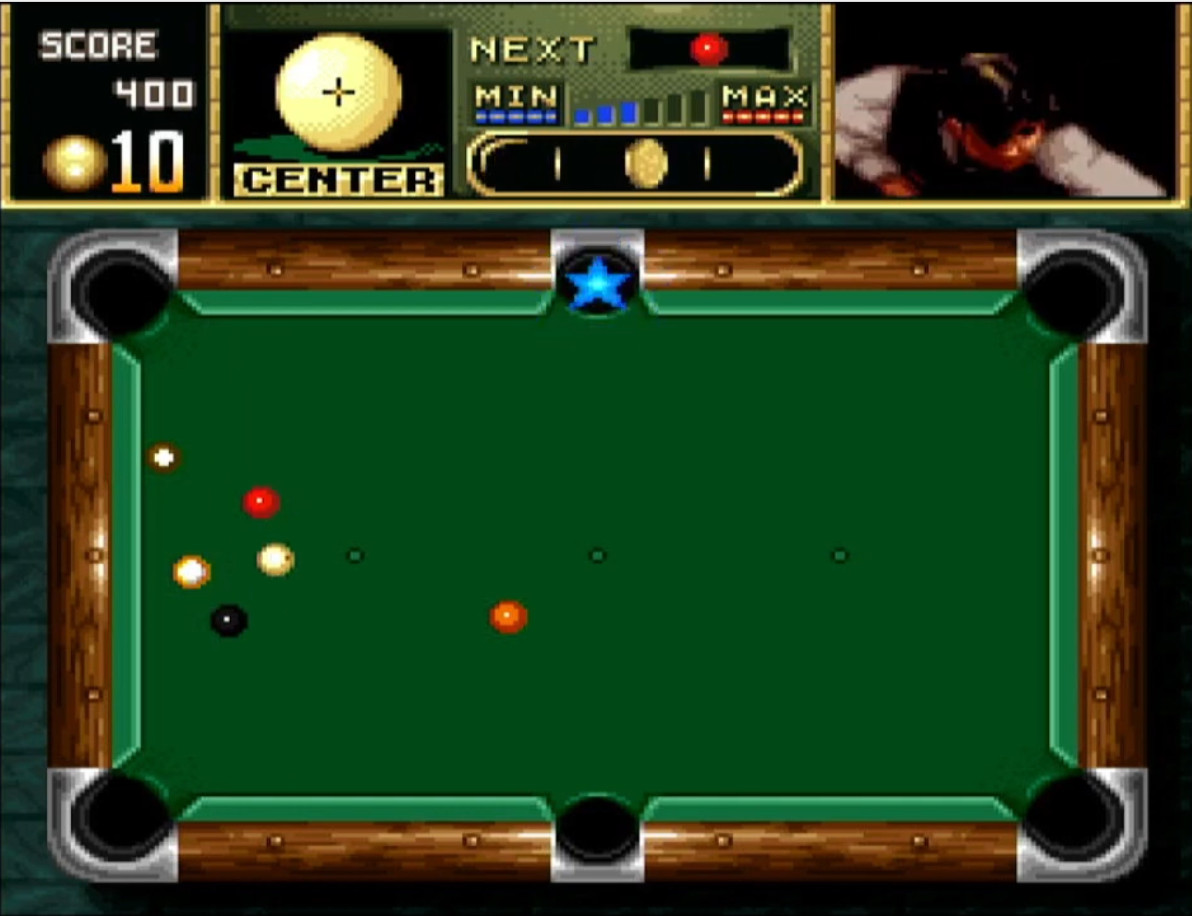
Task: Select the CENTER spin label
Action: tap(339, 180)
